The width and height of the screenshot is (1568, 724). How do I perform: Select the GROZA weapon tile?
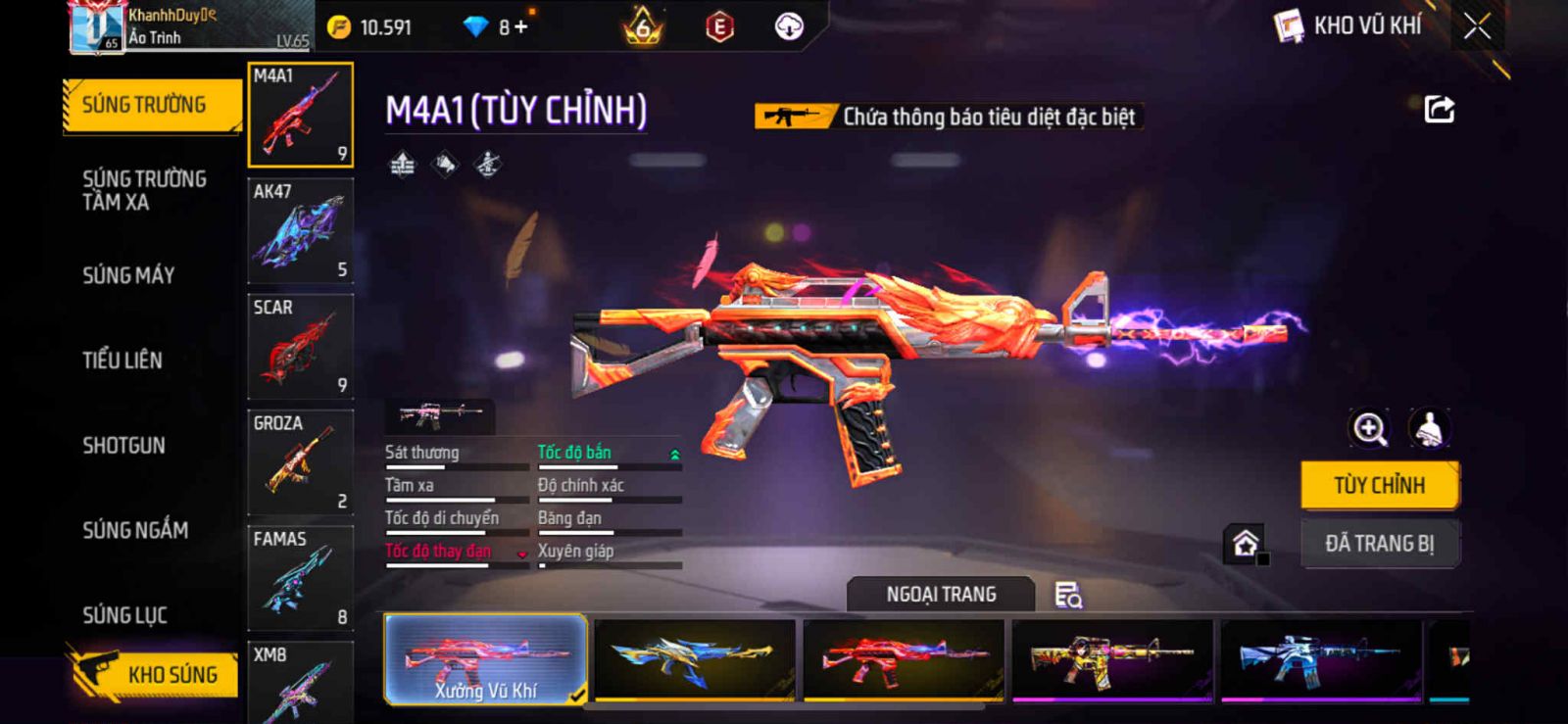tap(300, 462)
